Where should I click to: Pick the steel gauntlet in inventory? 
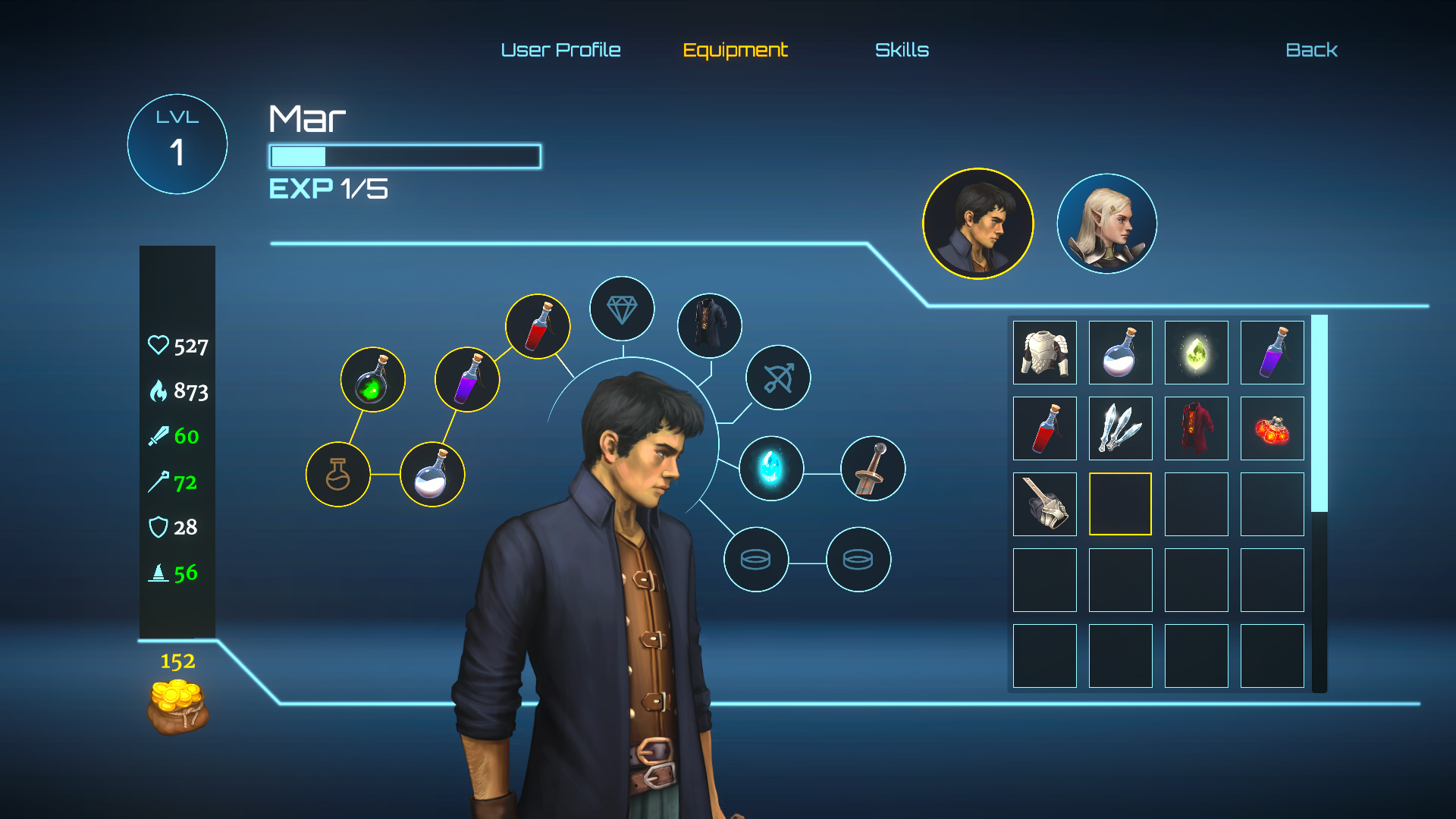coord(1044,504)
